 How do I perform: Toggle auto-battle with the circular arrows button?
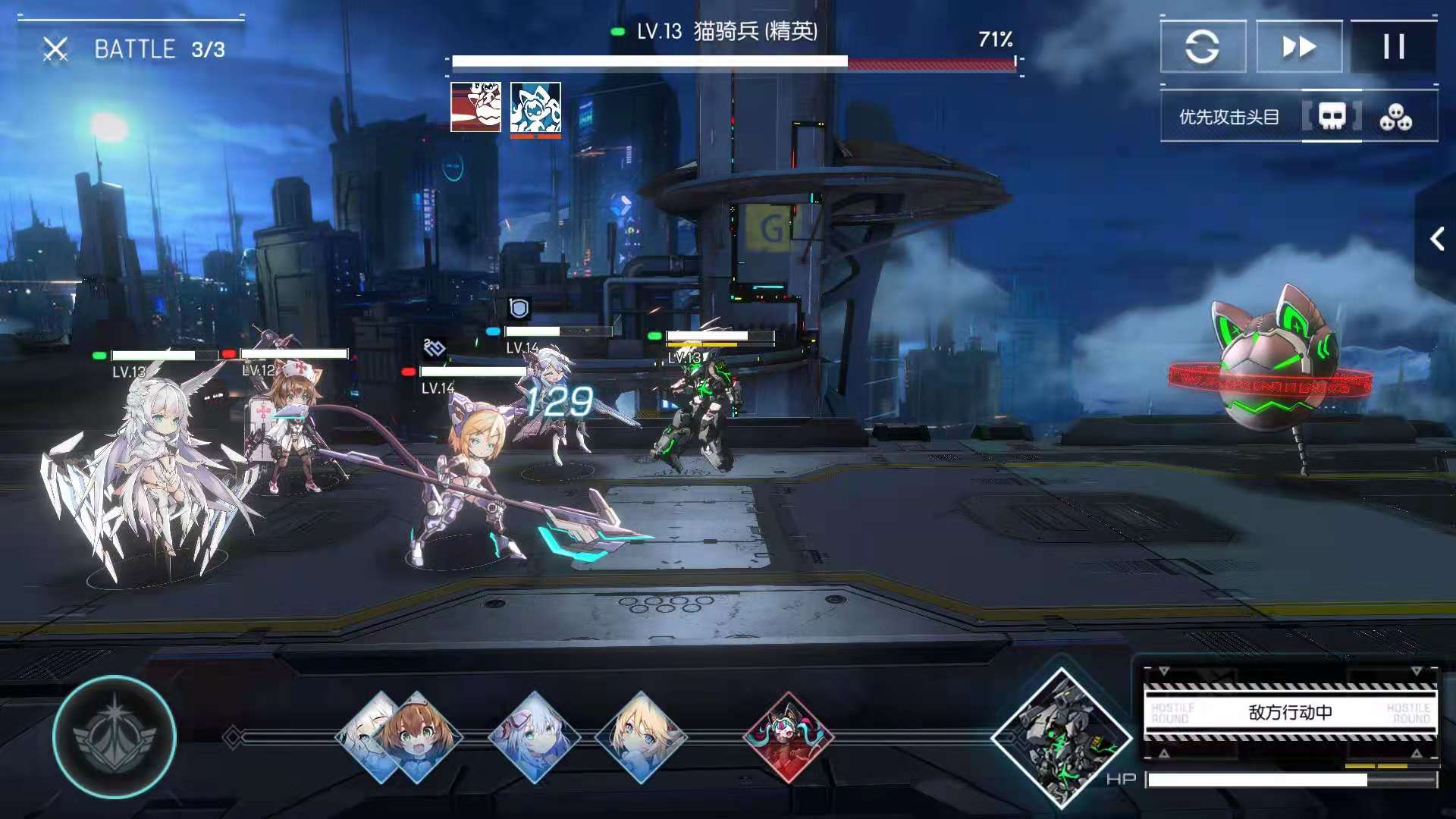point(1203,47)
